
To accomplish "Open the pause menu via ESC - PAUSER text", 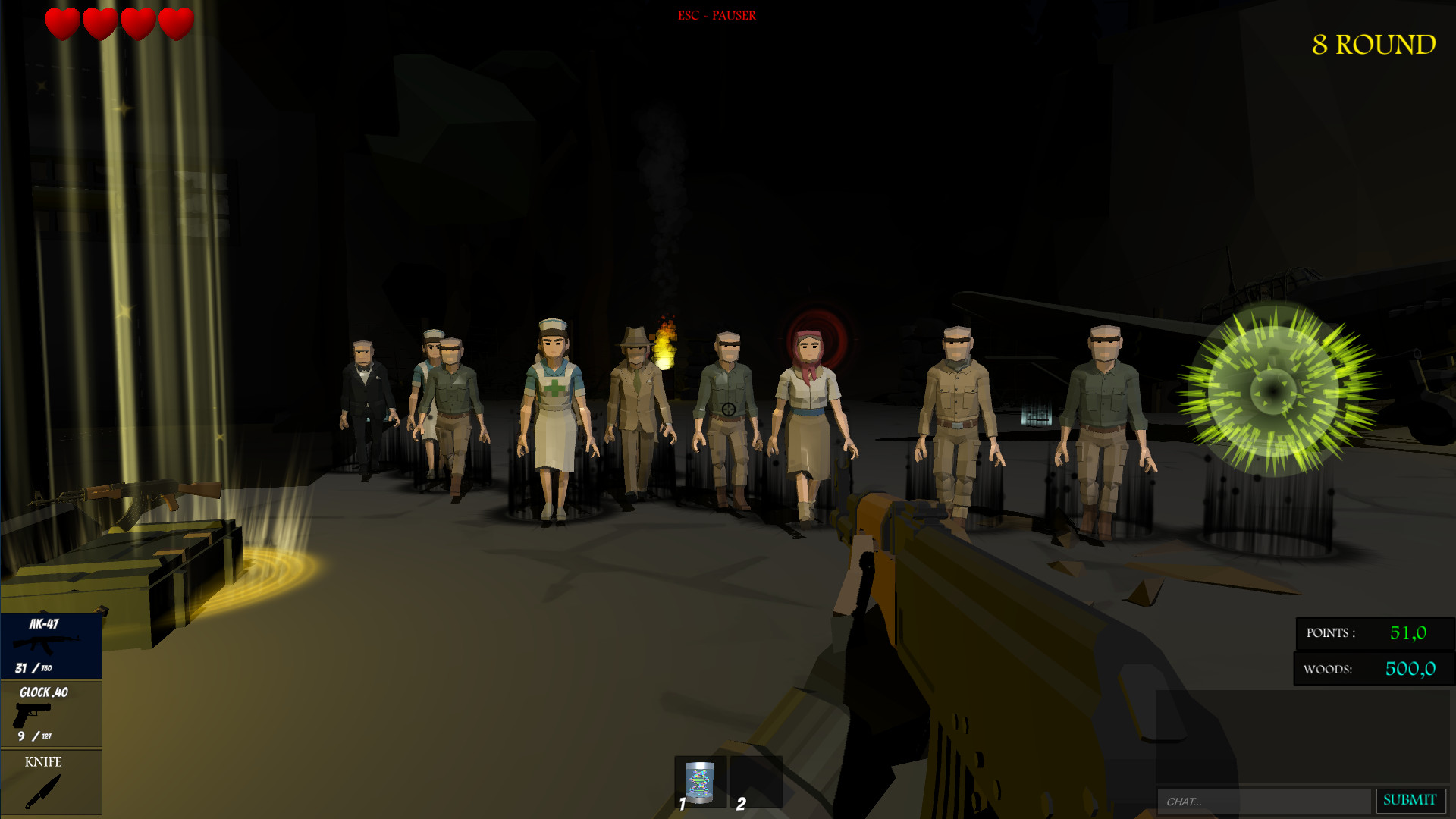I will click(x=716, y=14).
